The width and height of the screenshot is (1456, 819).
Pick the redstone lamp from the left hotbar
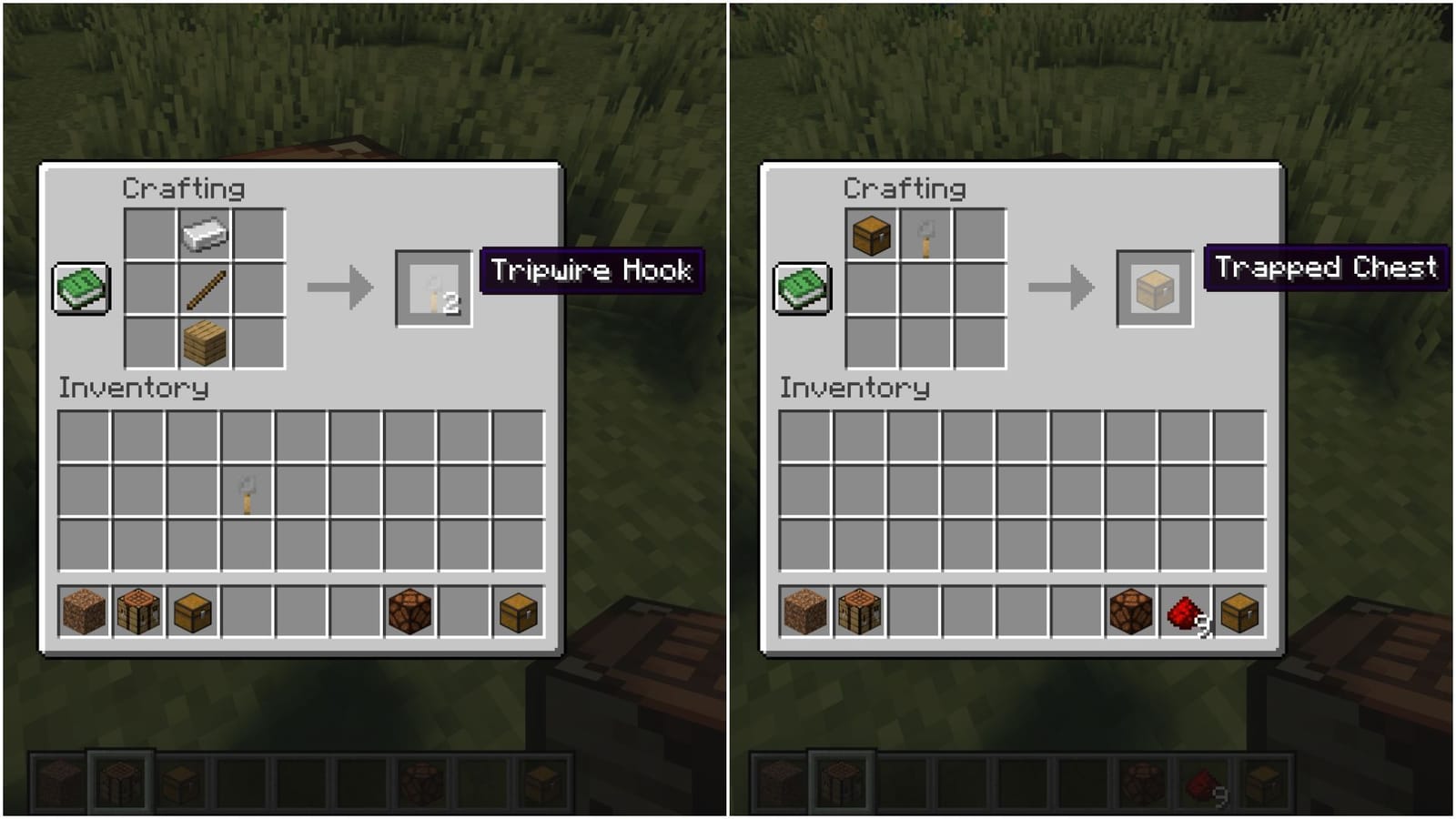[x=410, y=611]
